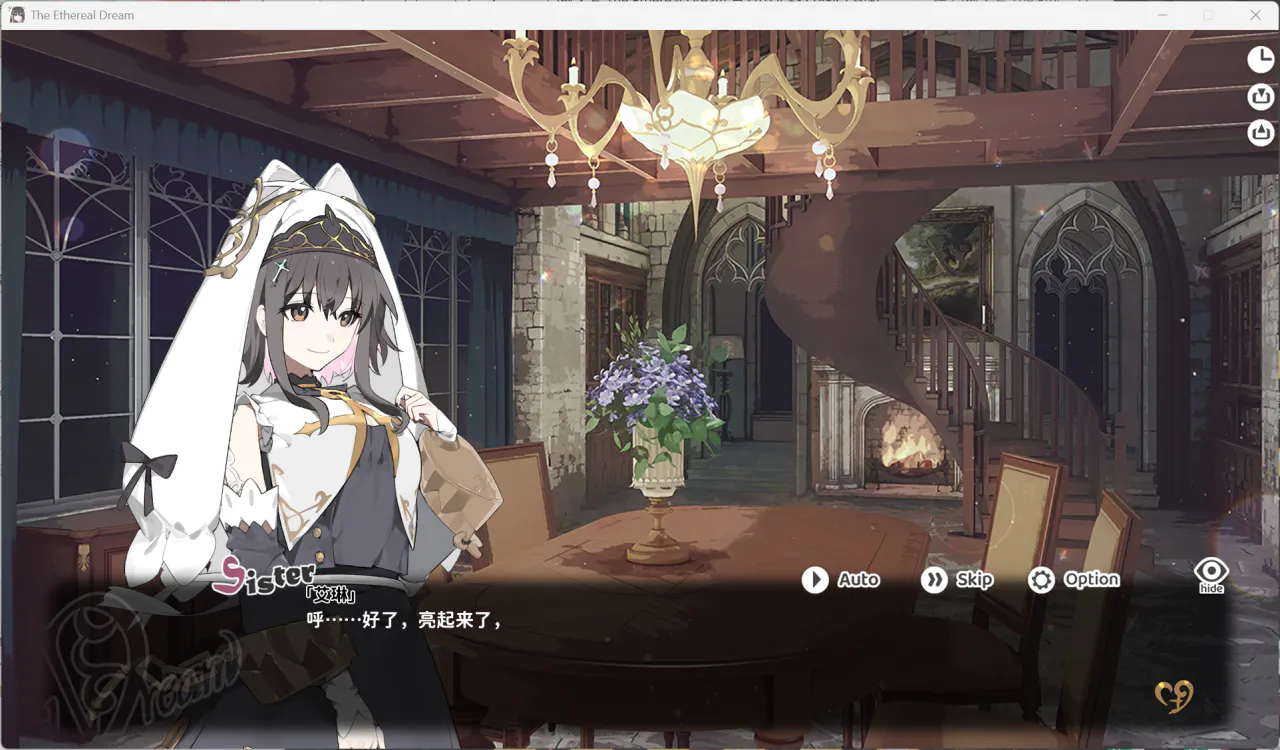1280x750 pixels.
Task: Hide the dialogue box with eye icon
Action: (1211, 574)
